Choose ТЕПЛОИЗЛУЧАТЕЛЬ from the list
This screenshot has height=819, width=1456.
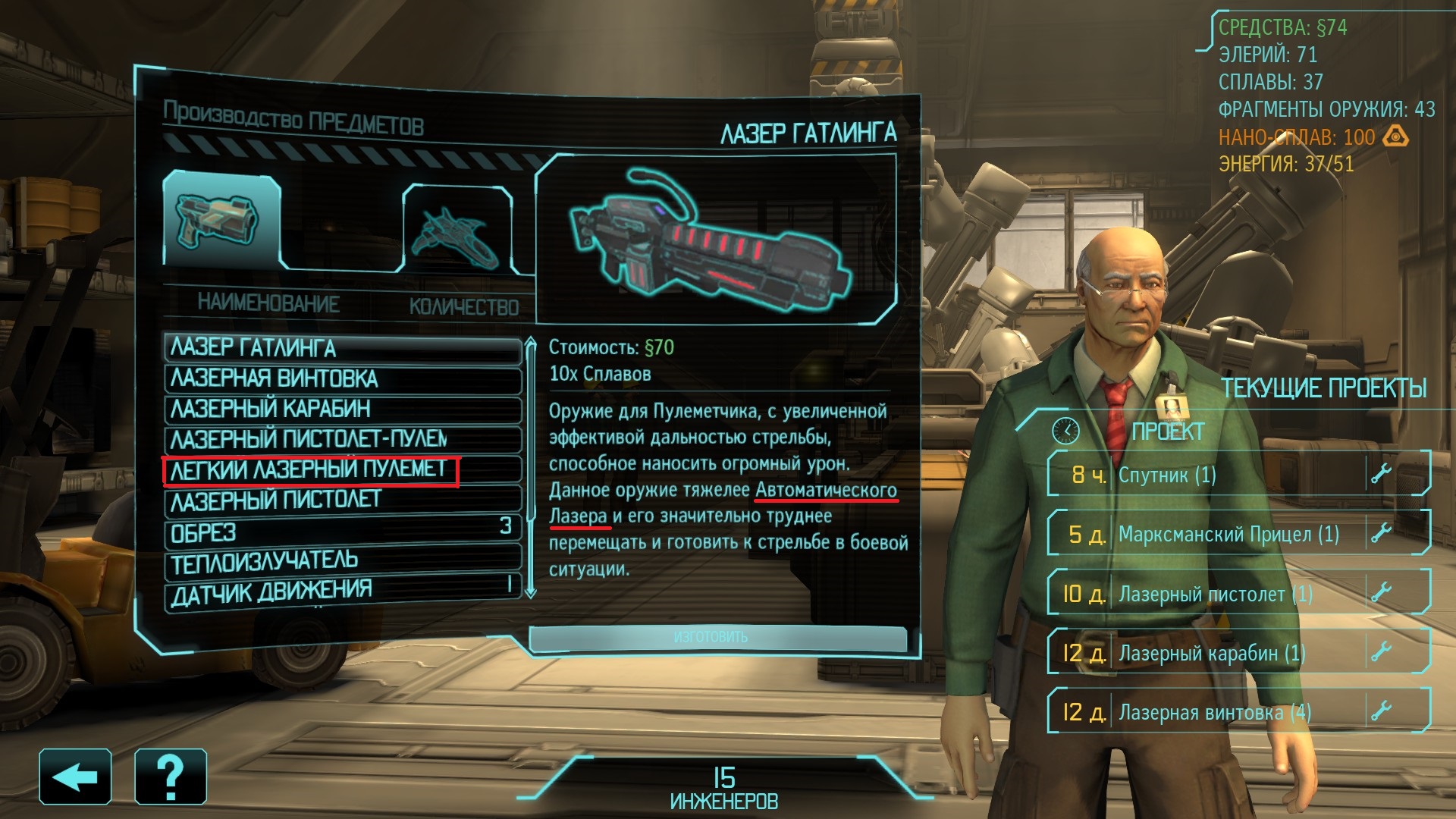[x=343, y=561]
